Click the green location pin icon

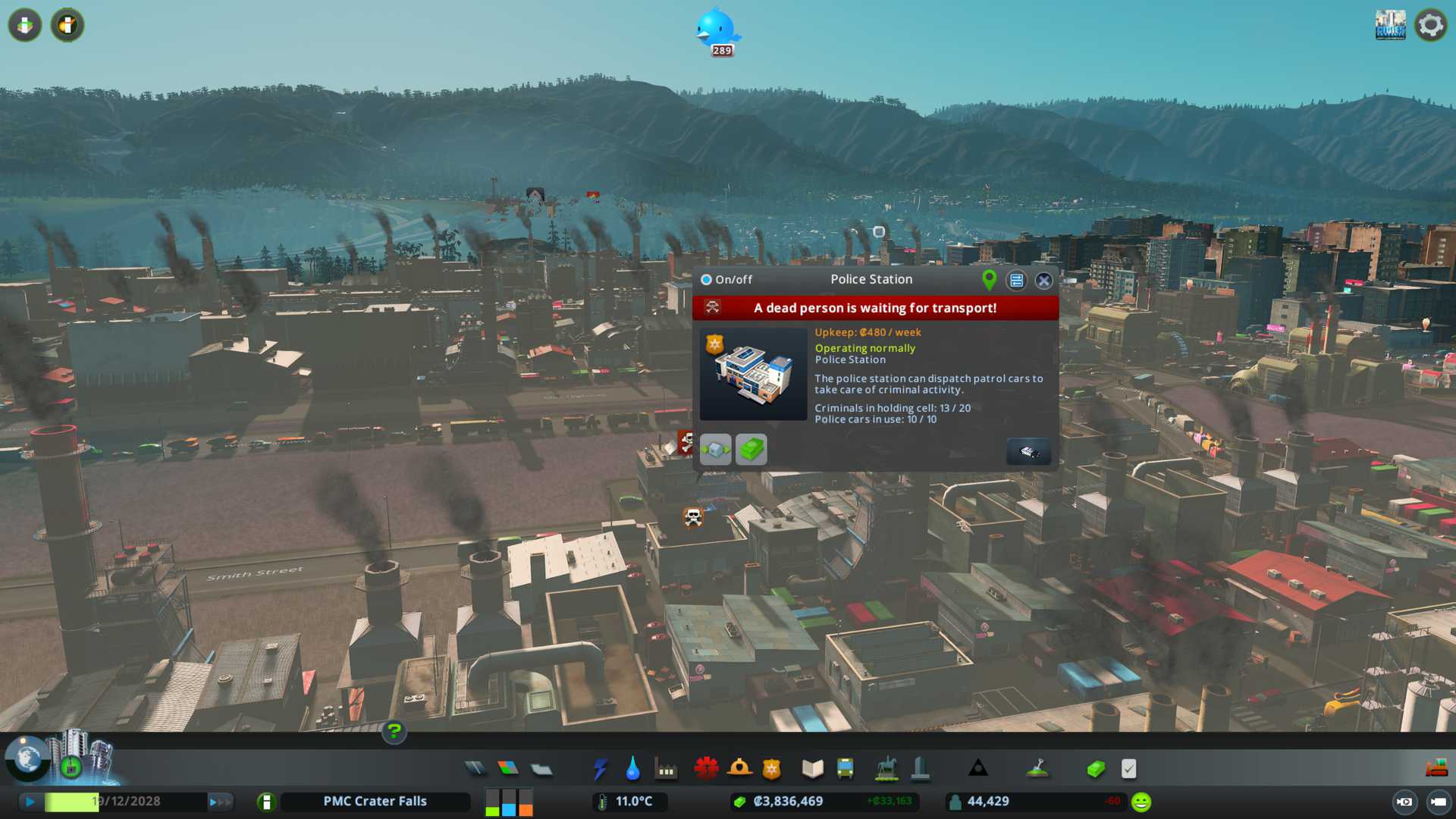point(989,280)
